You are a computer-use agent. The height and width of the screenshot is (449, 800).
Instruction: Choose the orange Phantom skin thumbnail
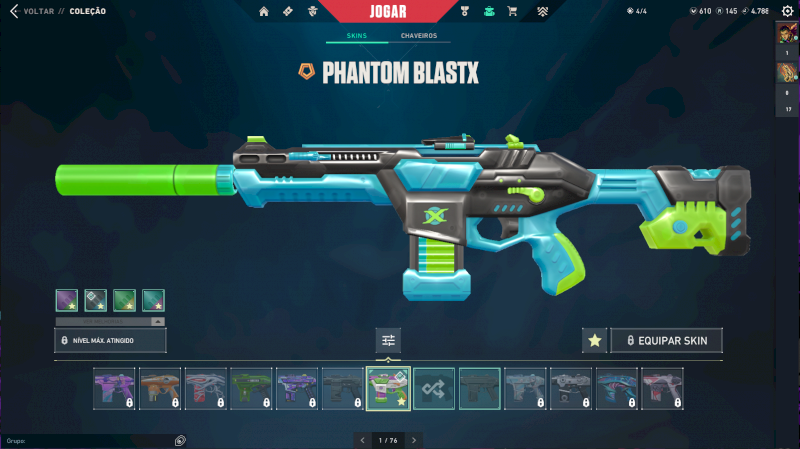(x=160, y=388)
